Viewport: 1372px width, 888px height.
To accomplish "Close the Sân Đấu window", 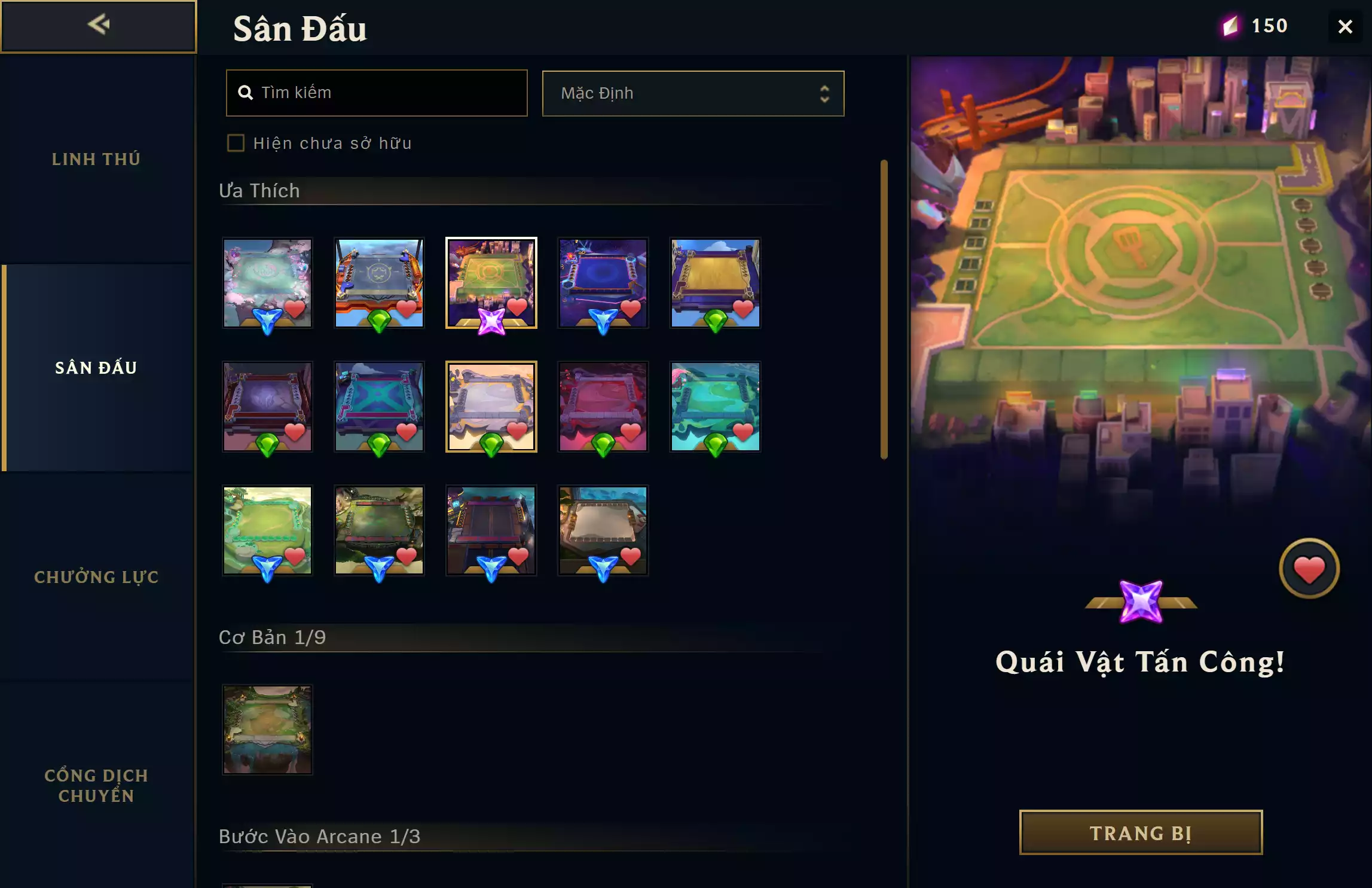I will [1345, 27].
